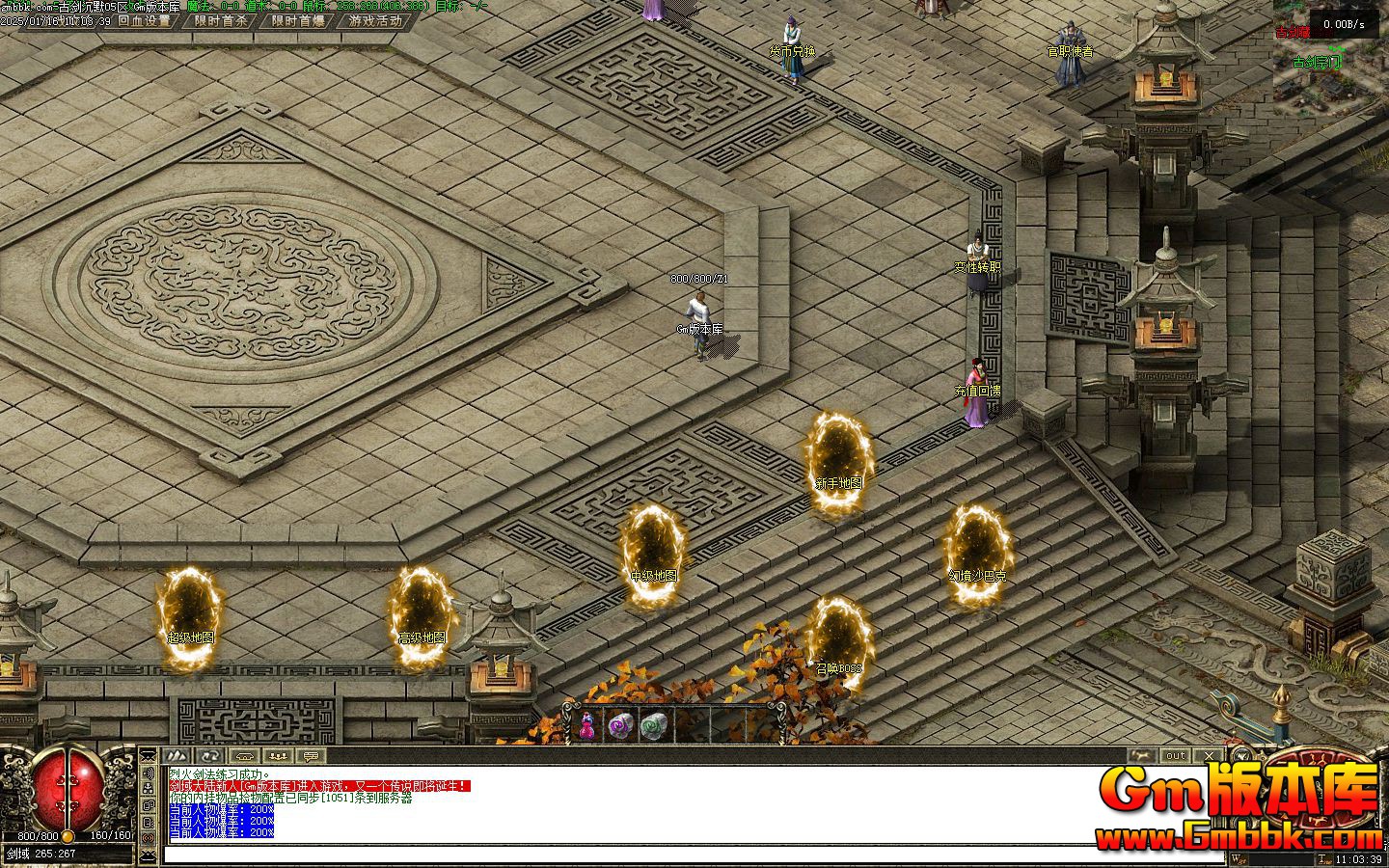Select the 限时首爆 button
This screenshot has width=1389, height=868.
[298, 20]
